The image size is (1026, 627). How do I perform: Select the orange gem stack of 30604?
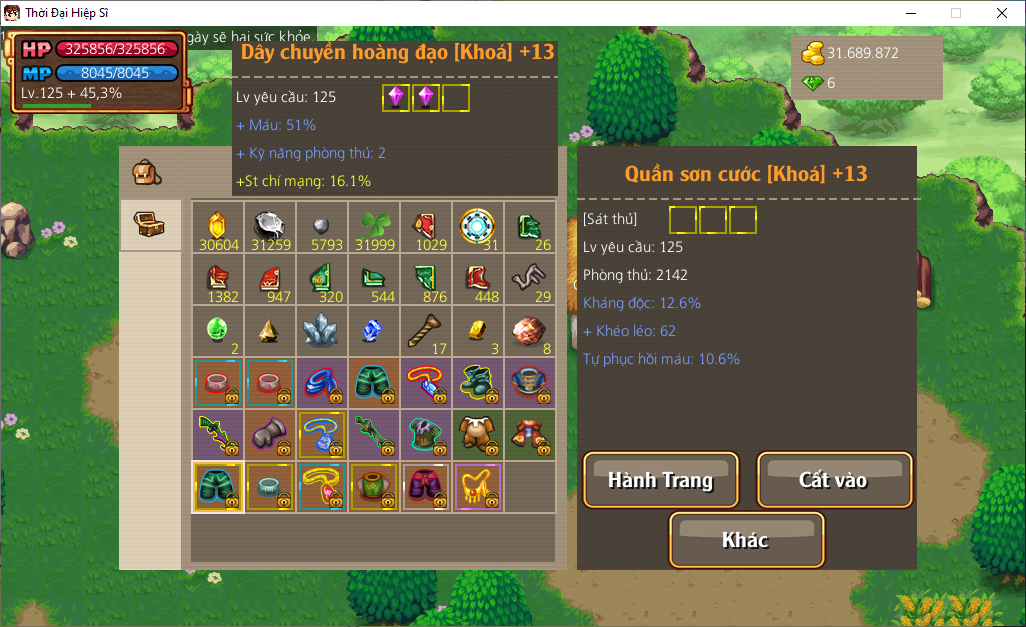click(218, 227)
